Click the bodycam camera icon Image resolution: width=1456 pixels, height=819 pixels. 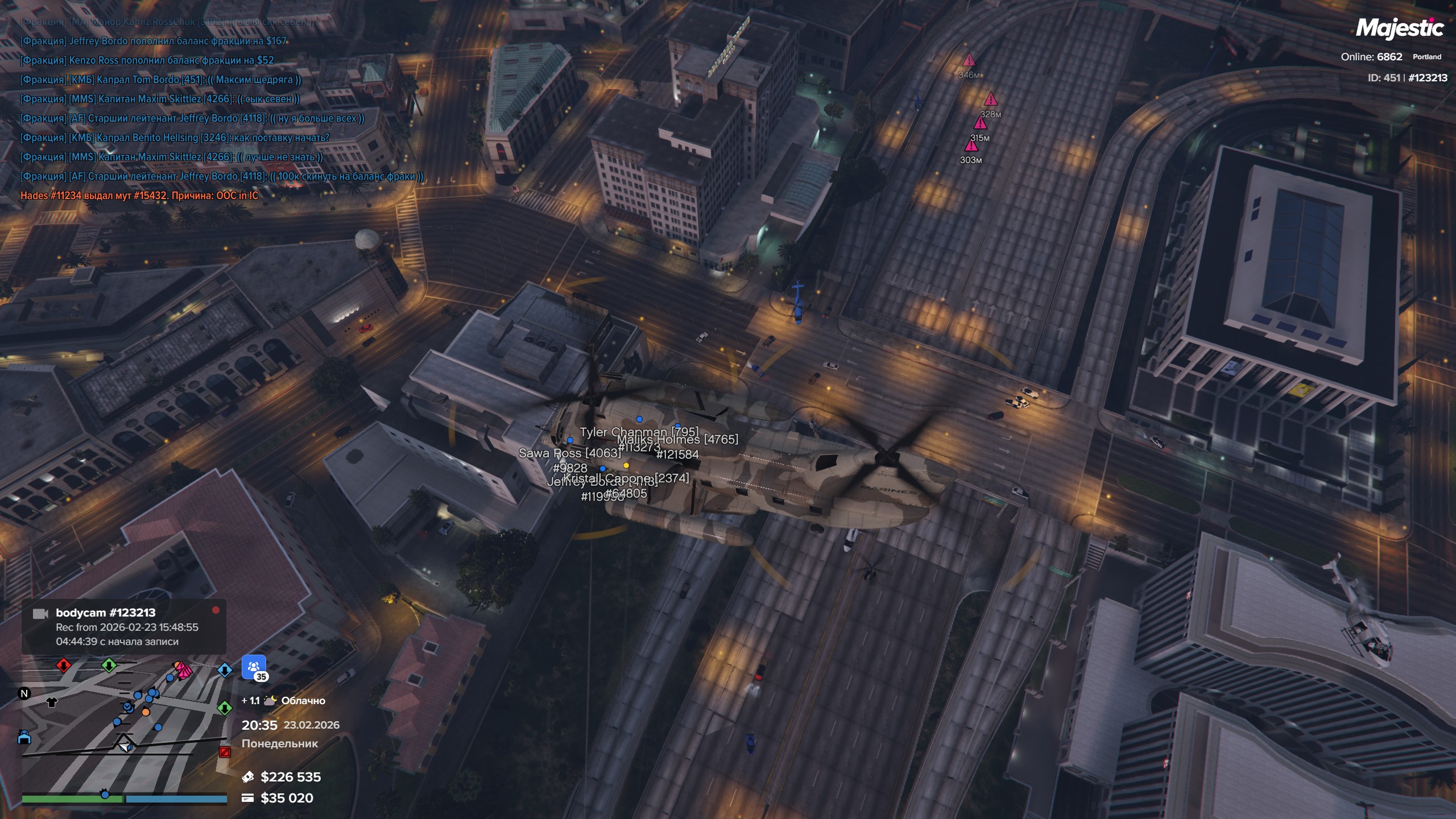click(40, 614)
